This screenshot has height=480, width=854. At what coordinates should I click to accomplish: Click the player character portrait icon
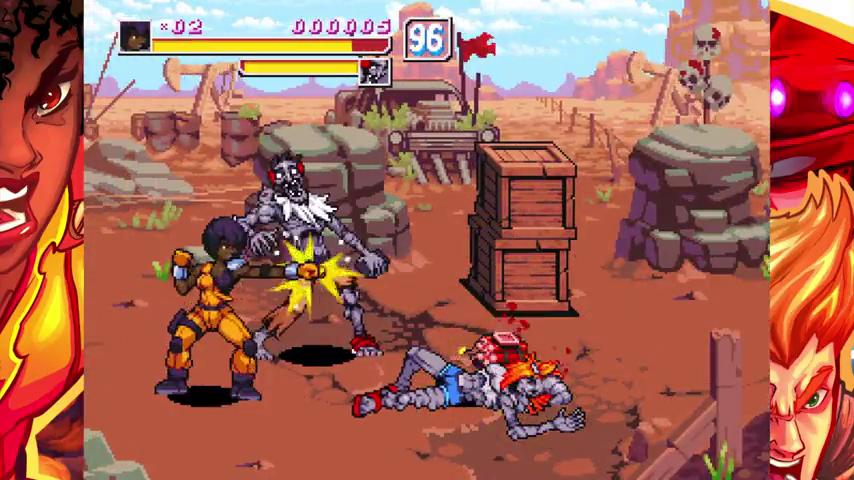click(135, 37)
